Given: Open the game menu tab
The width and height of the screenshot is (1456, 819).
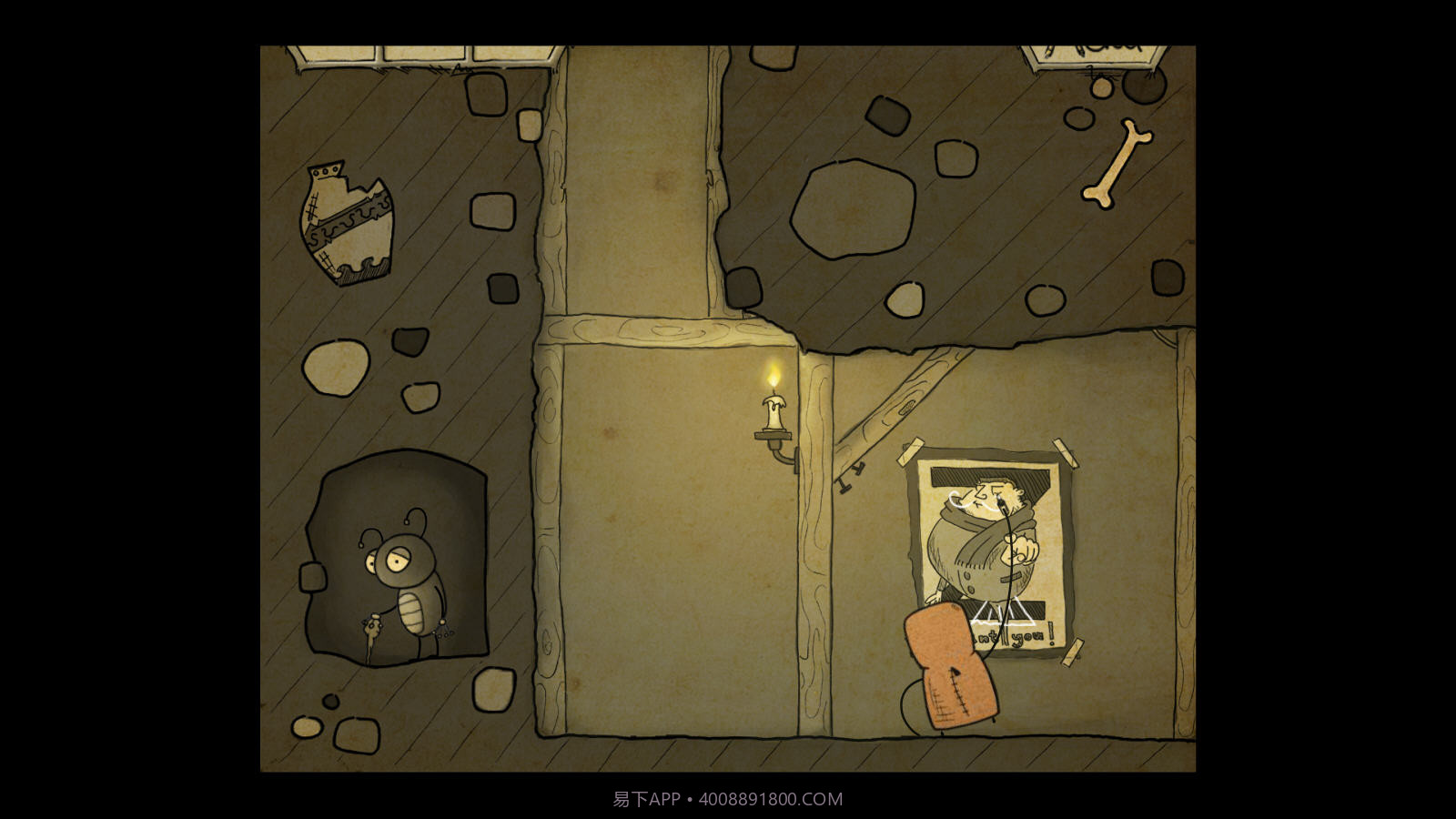Looking at the screenshot, I should 1093,53.
